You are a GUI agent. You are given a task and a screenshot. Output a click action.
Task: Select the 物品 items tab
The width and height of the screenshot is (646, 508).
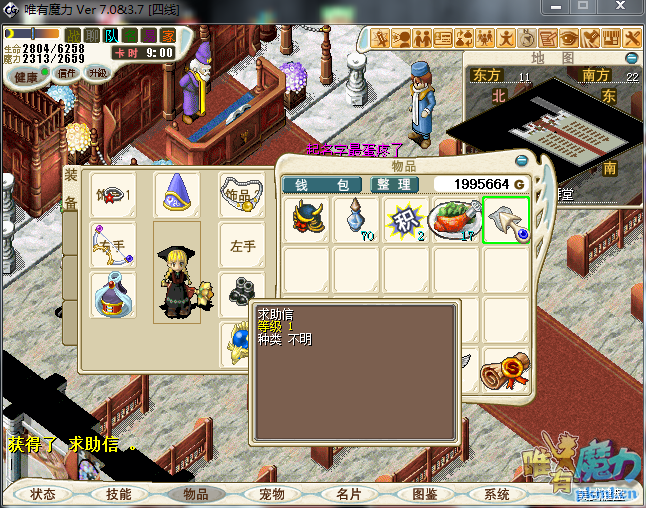(x=196, y=494)
